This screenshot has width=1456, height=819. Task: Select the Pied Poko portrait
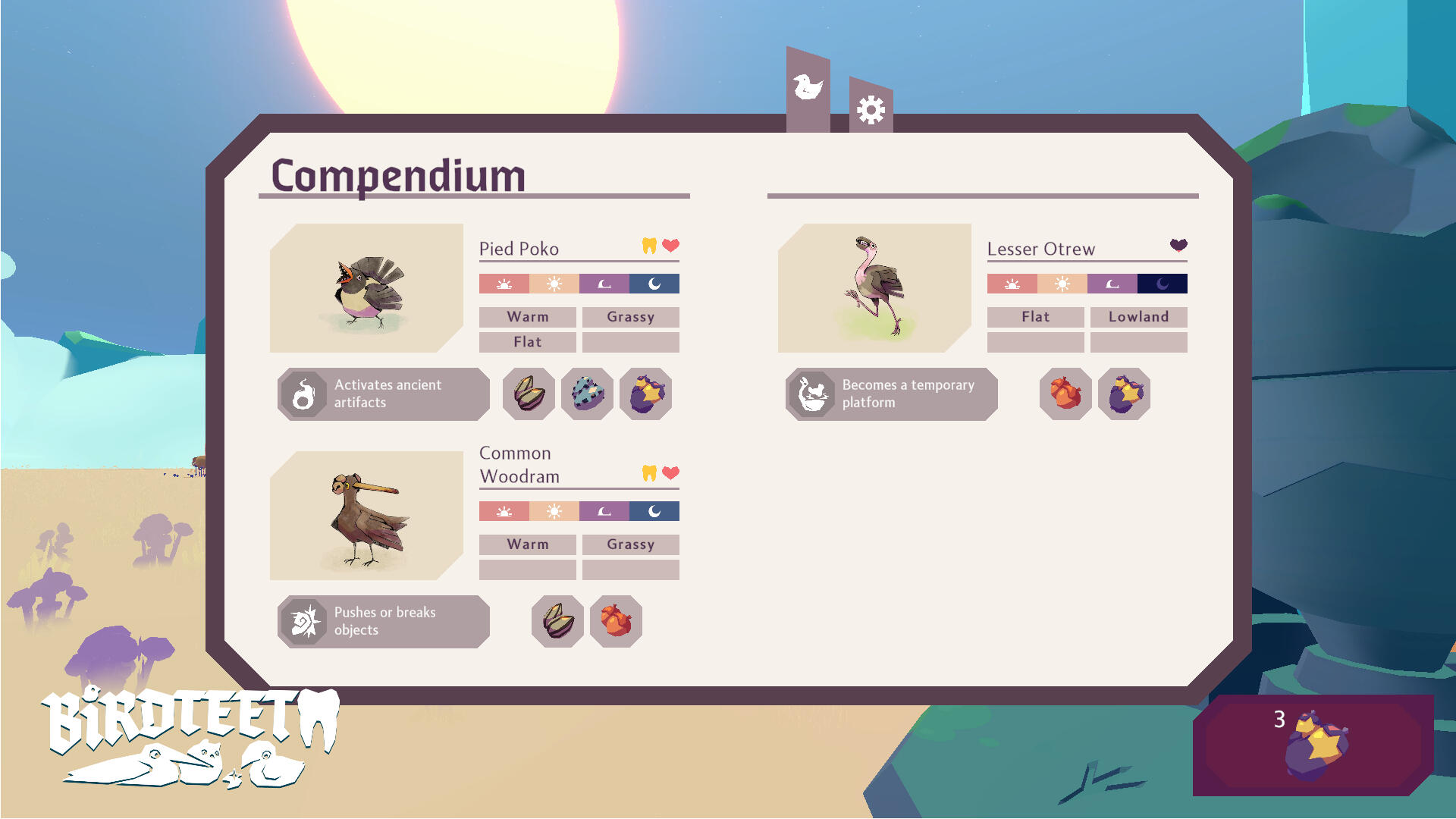pos(366,288)
